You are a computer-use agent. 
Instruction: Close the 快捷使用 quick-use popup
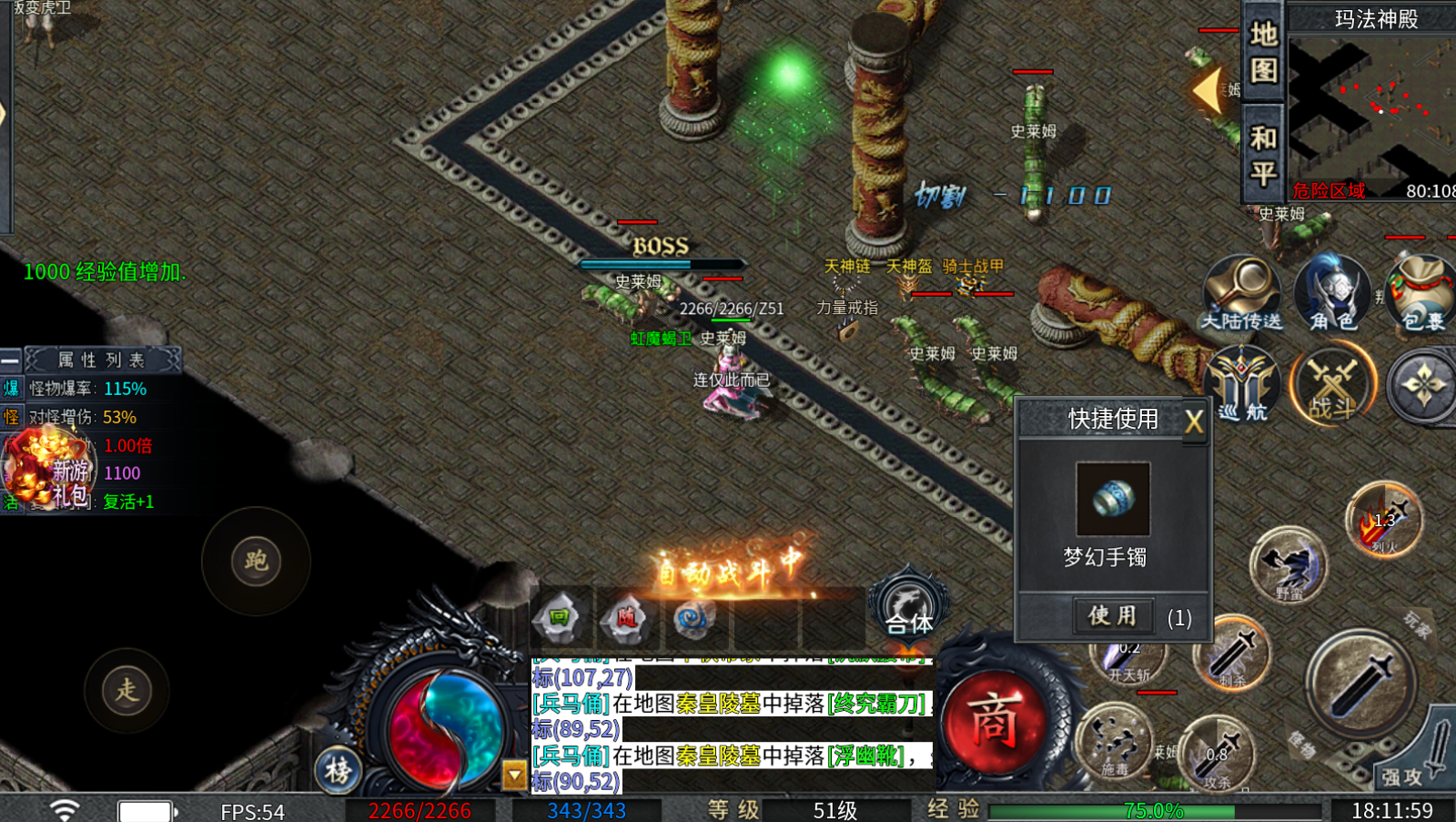point(1193,421)
